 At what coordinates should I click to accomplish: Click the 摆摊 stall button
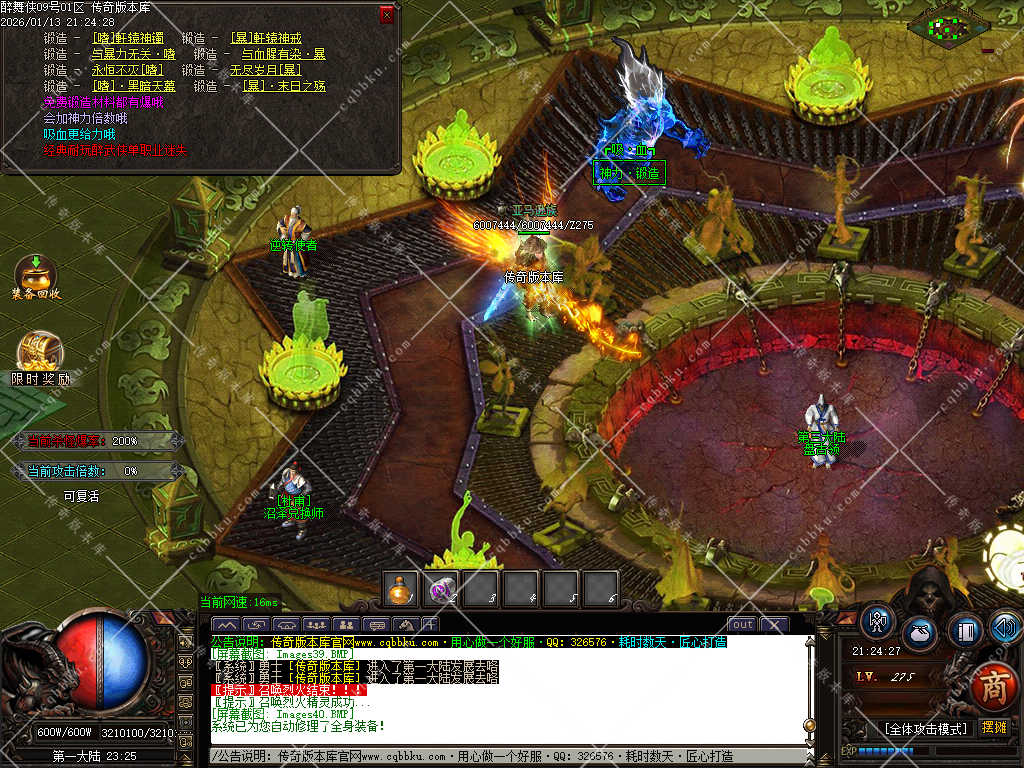coord(994,728)
